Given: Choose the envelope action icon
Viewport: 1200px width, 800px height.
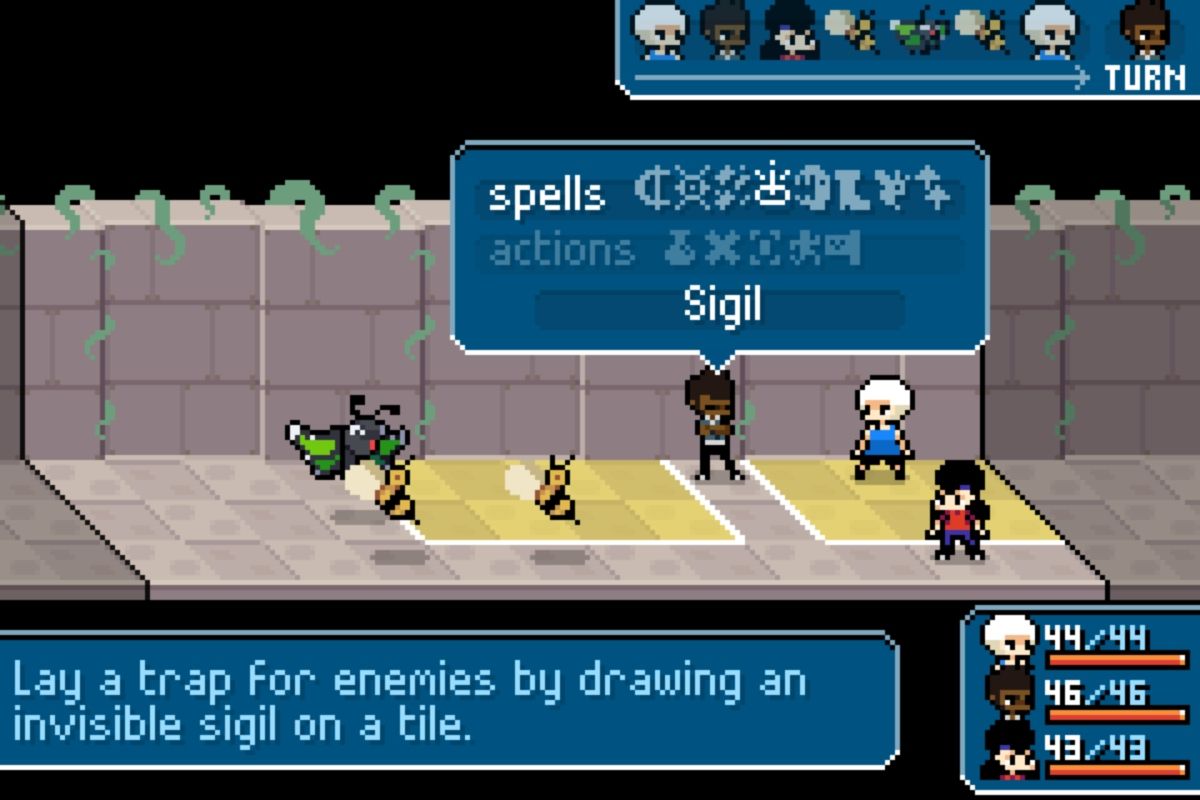Looking at the screenshot, I should coord(845,250).
